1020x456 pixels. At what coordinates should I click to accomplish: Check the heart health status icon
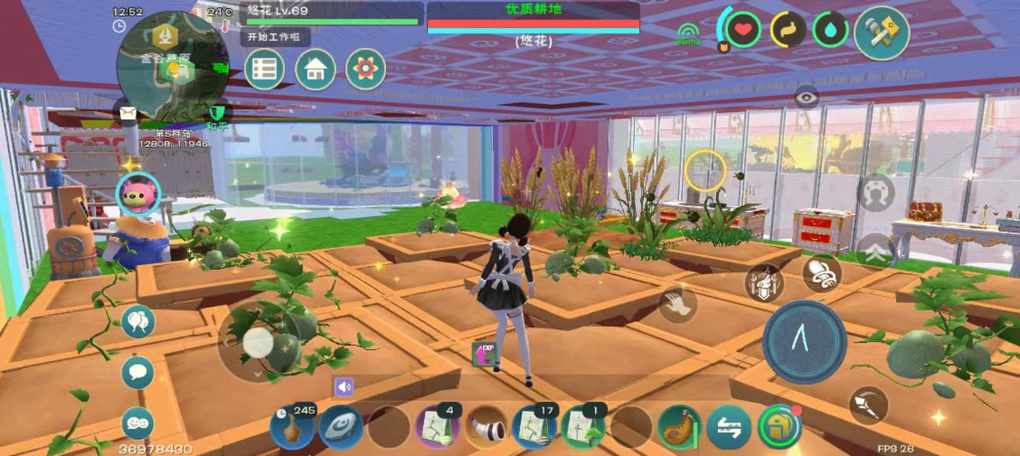(x=743, y=29)
